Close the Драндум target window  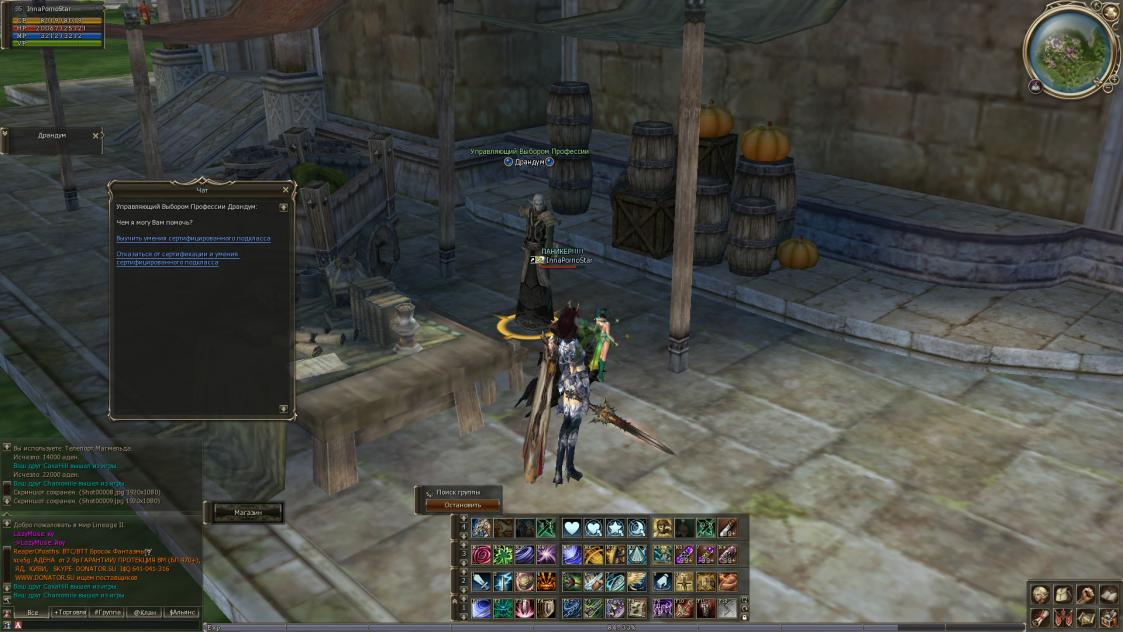[96, 135]
